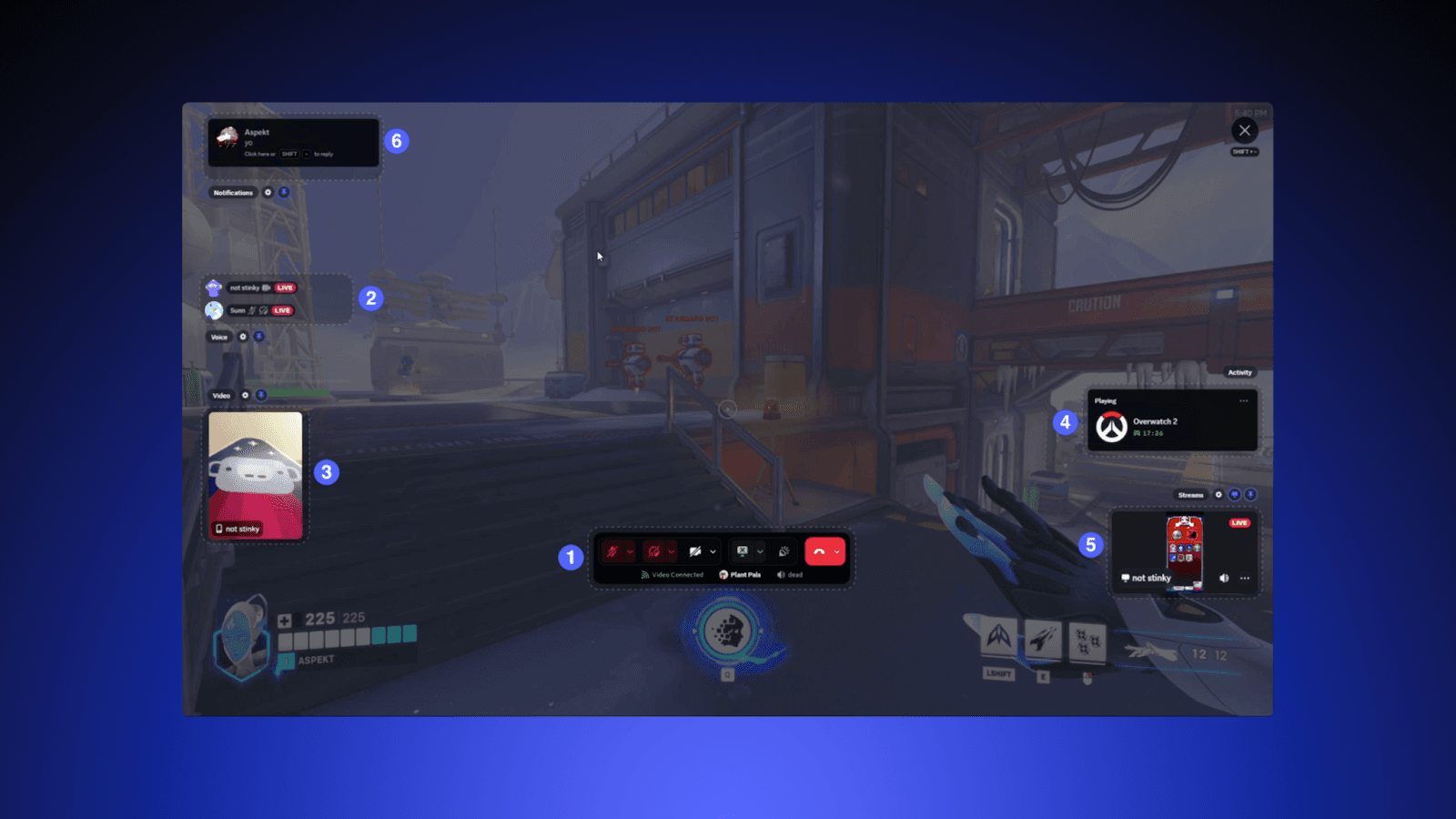This screenshot has width=1456, height=819.
Task: Pin the Video panel with the pin toggle
Action: (261, 395)
